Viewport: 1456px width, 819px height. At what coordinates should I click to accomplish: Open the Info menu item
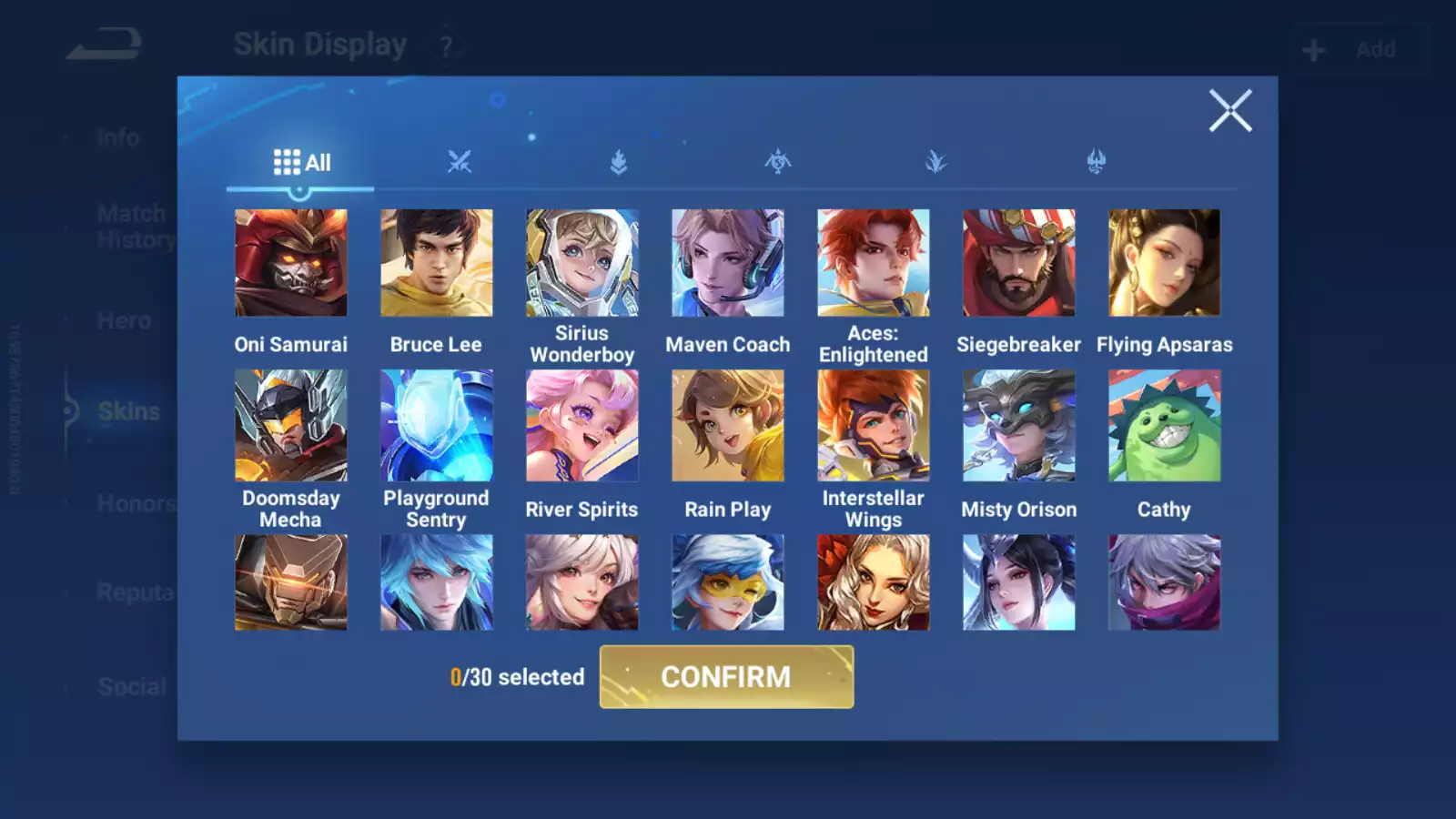(117, 136)
